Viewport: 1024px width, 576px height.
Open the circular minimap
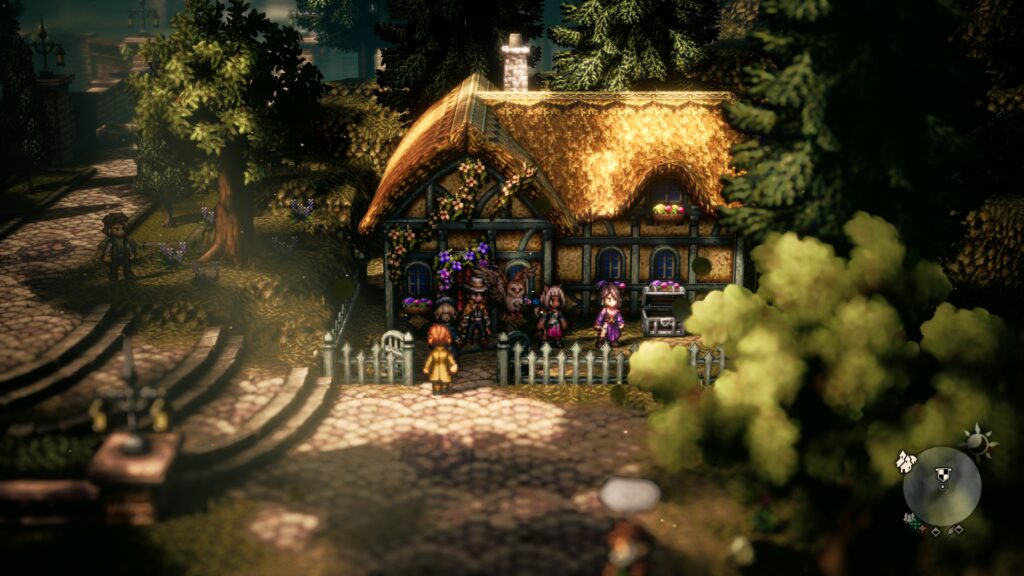942,486
